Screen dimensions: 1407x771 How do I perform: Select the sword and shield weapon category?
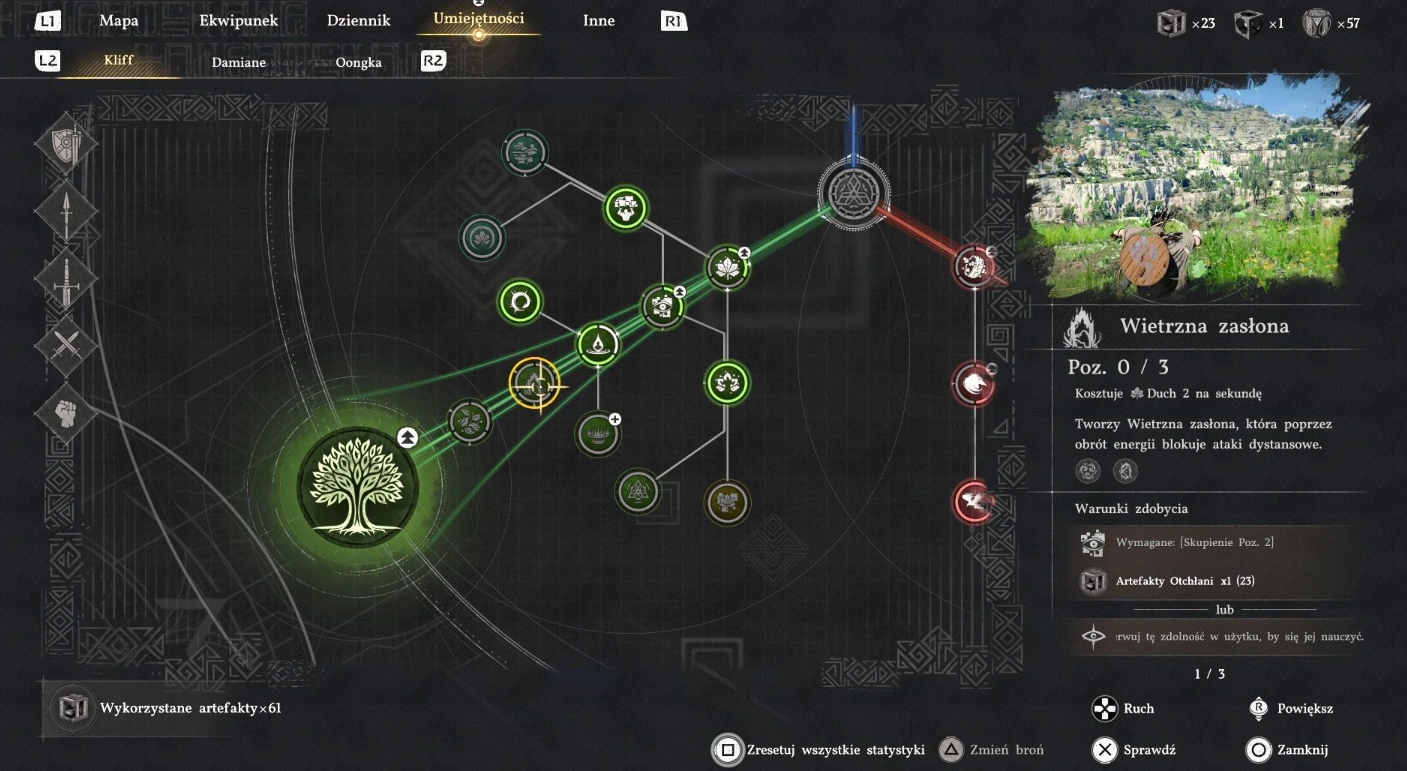66,144
